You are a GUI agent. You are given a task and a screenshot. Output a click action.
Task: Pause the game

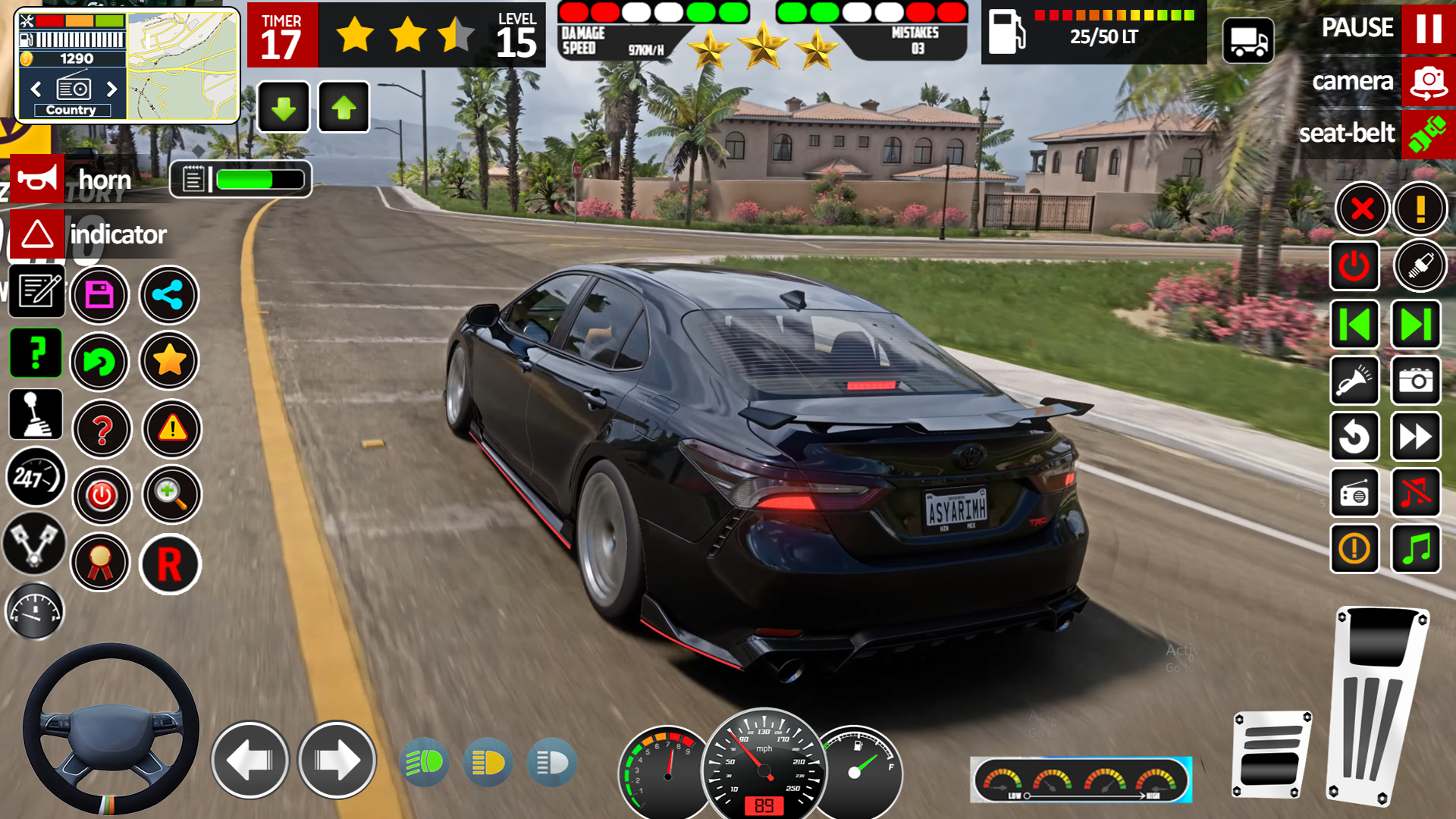pos(1428,28)
